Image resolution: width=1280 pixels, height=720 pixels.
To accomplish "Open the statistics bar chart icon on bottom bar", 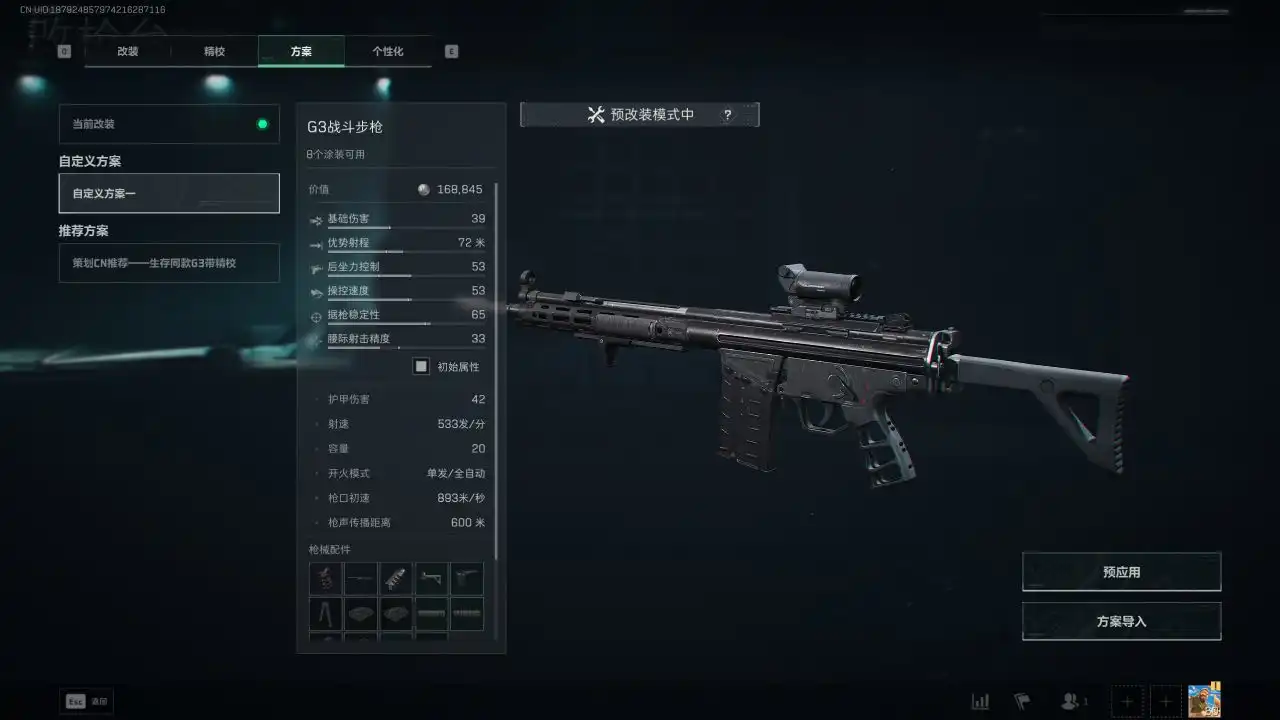I will 981,701.
